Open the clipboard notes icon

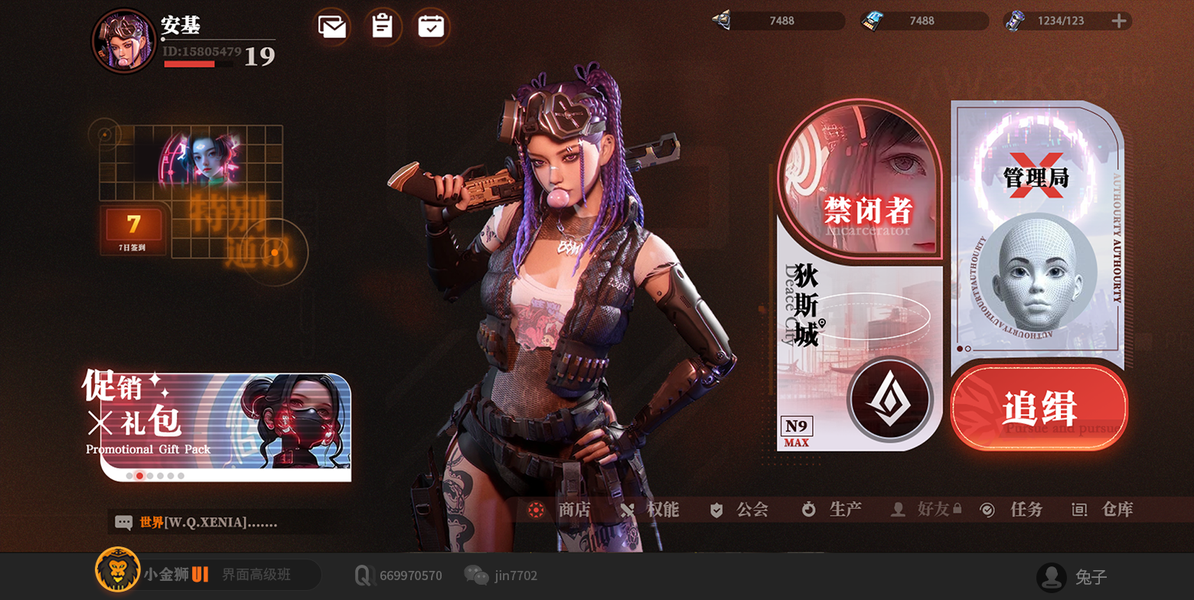pos(382,26)
